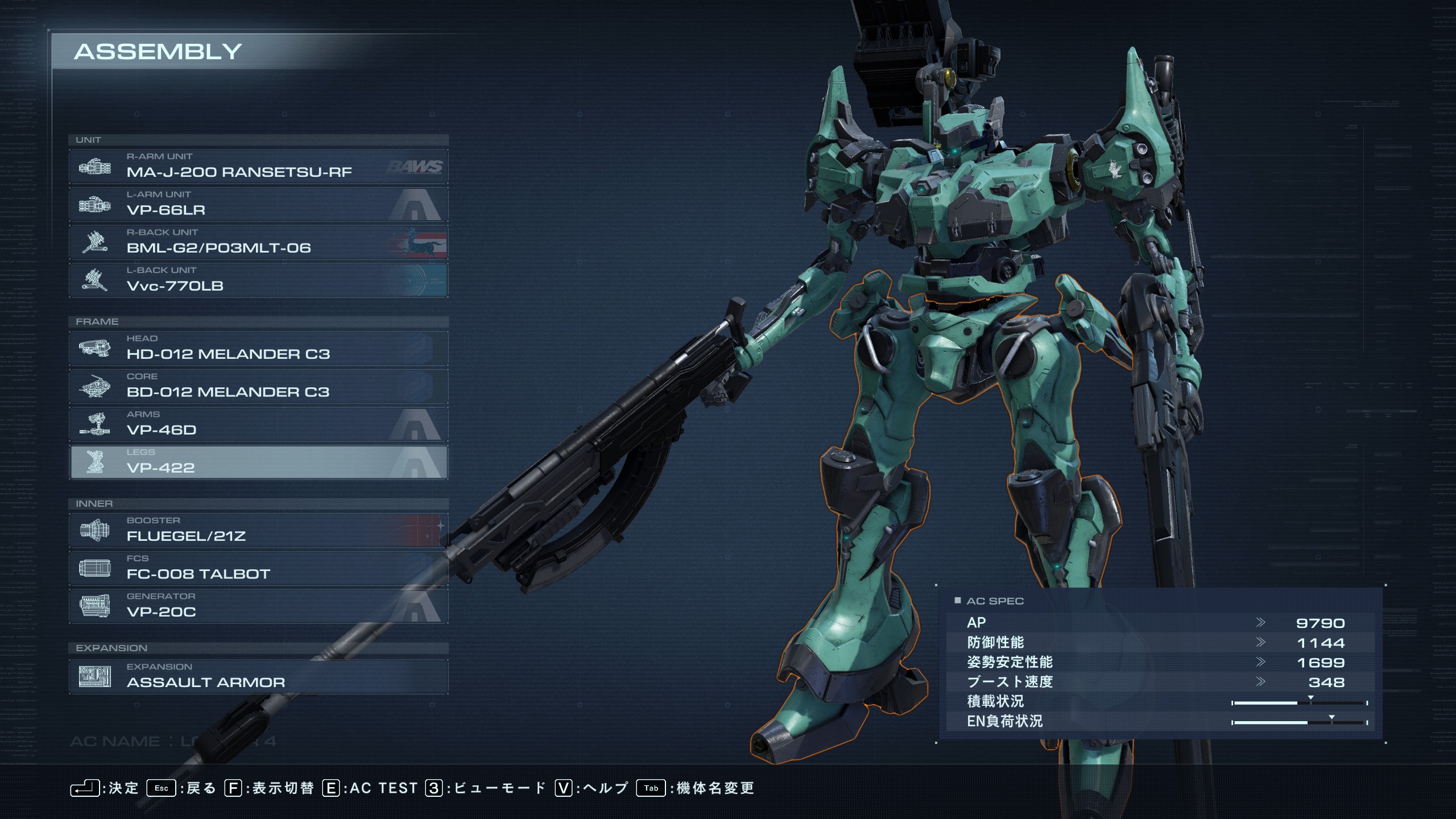Select the MA-J-200 RANSETSU-RF right arm unit
This screenshot has height=819, width=1456.
[x=258, y=166]
